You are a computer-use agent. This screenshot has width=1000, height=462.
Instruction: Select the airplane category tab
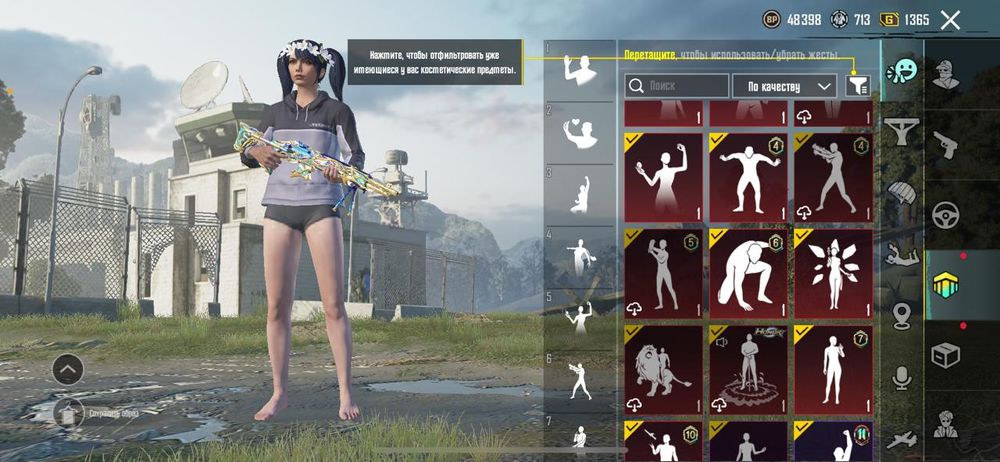click(x=903, y=438)
